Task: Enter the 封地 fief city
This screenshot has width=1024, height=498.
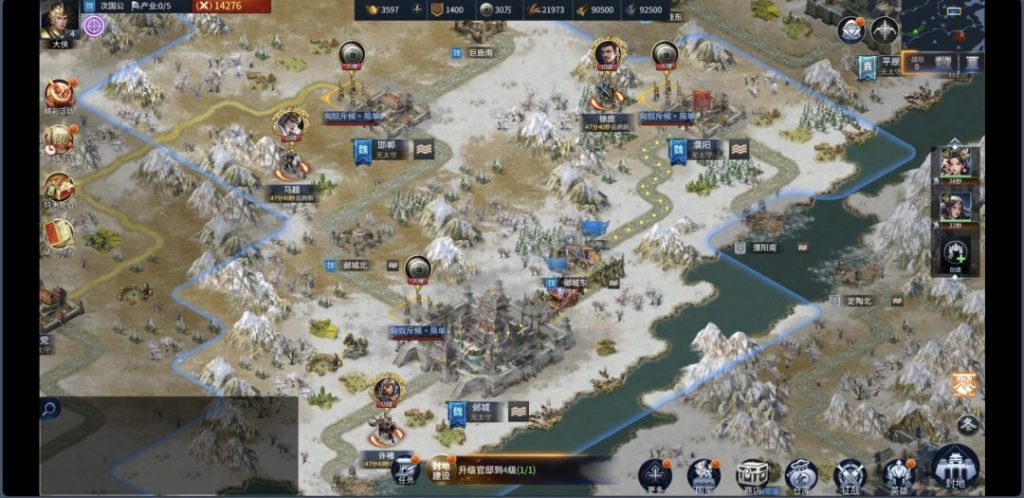Action: [955, 468]
